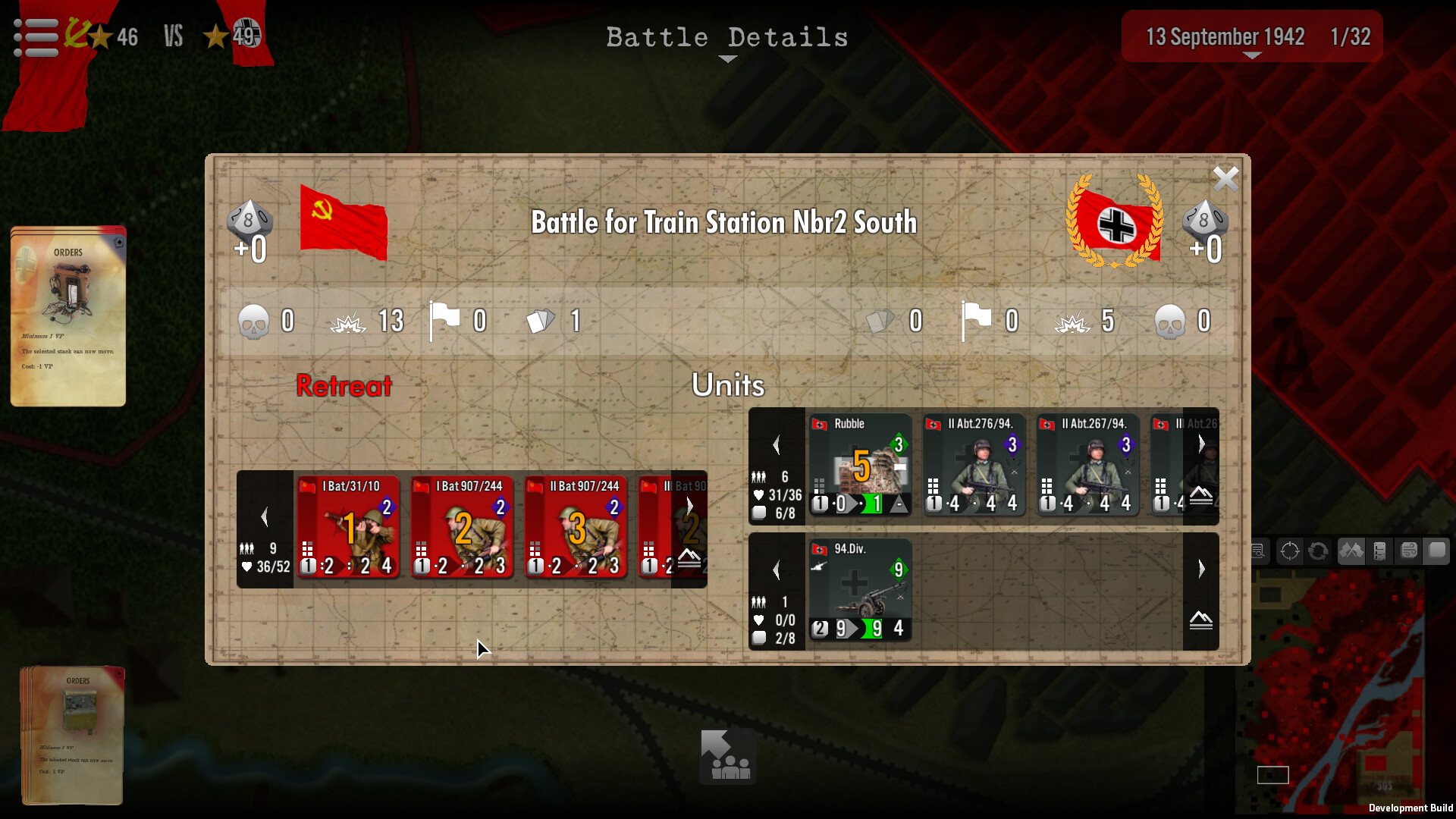Click the wind icon in the right toolbar
1456x819 pixels.
(x=1408, y=551)
